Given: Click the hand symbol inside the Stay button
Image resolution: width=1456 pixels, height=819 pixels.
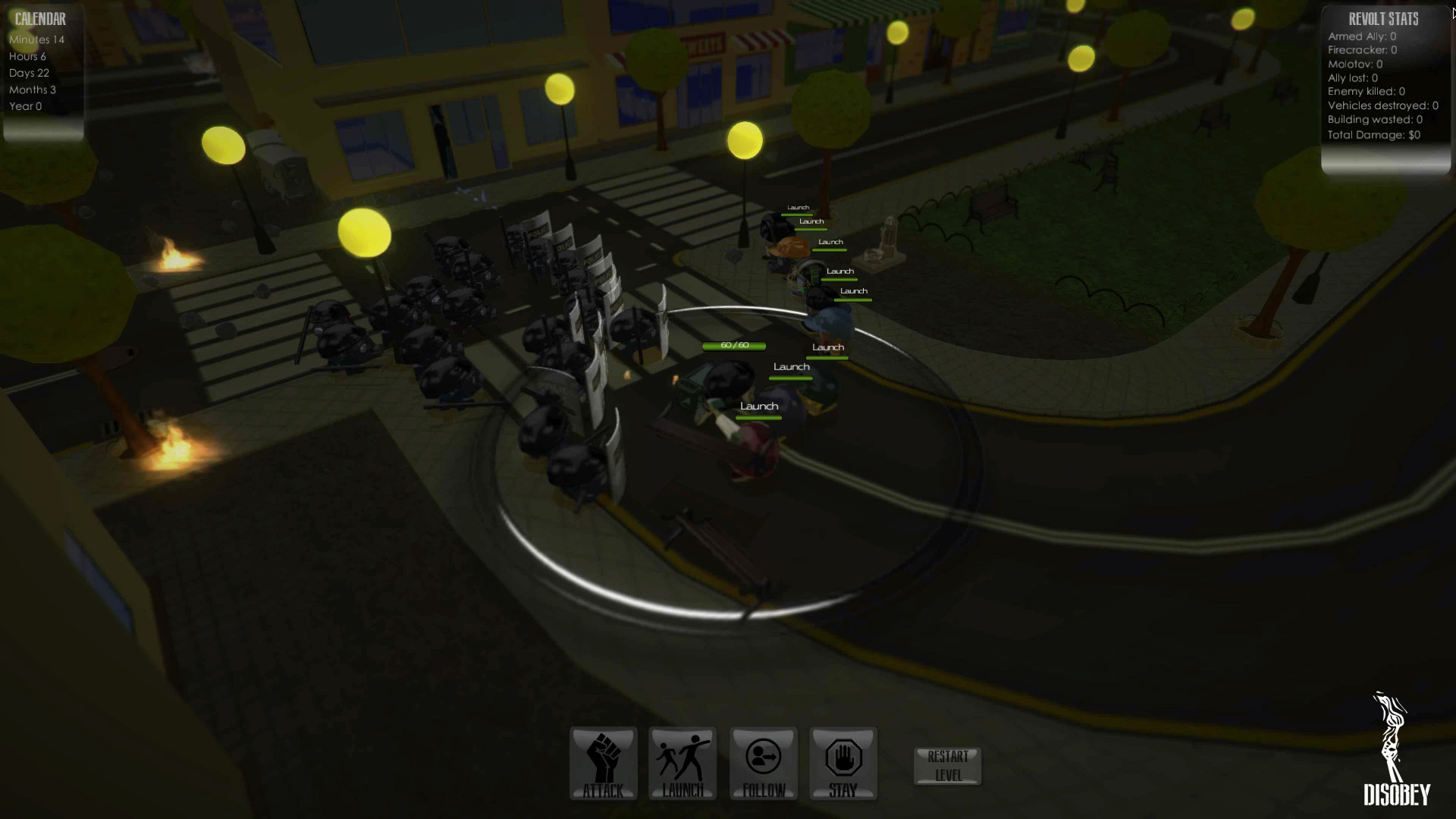Looking at the screenshot, I should coord(843,757).
